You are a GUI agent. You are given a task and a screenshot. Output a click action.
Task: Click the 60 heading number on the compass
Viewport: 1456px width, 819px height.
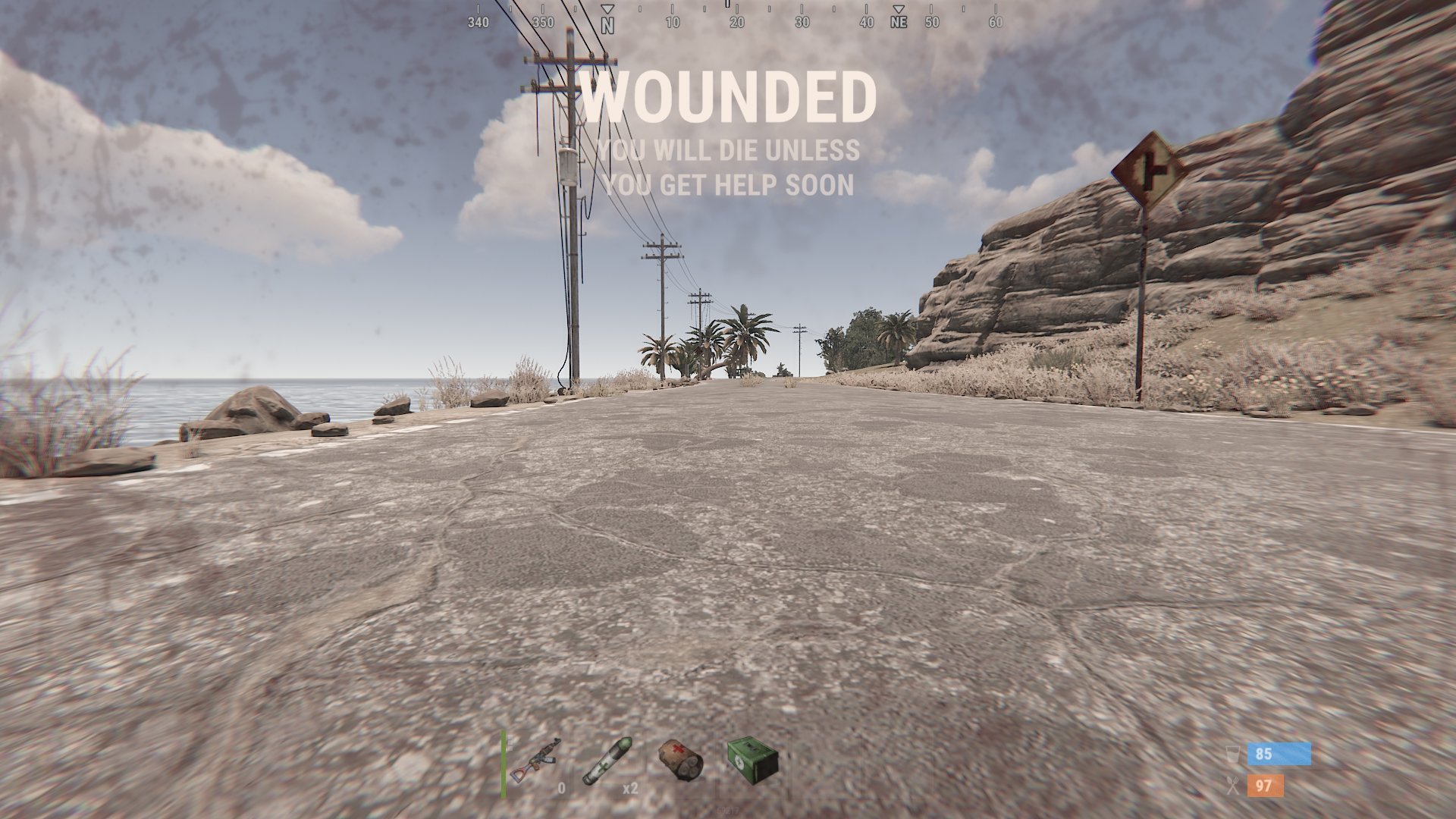994,23
